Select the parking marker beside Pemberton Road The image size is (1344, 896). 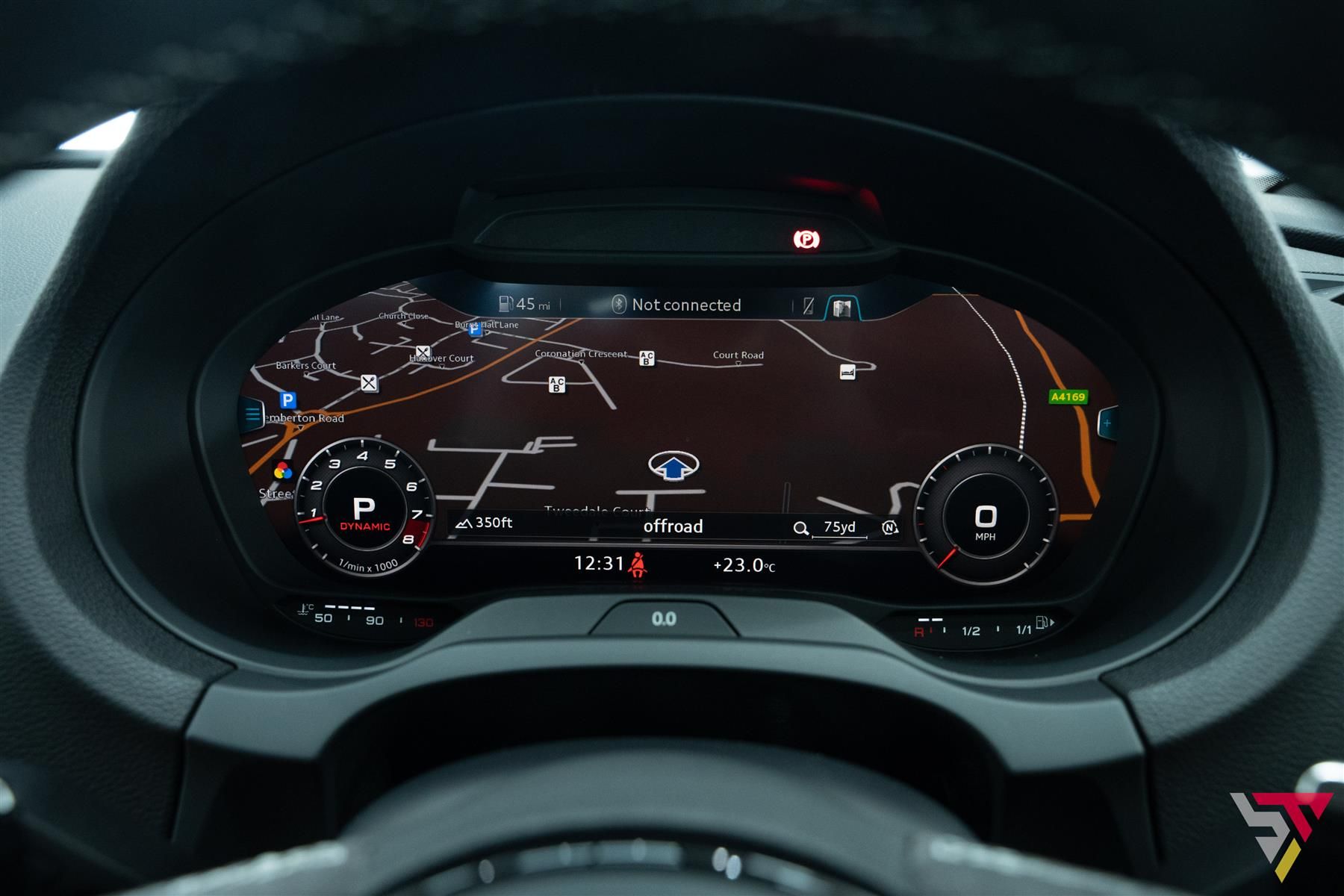point(287,400)
